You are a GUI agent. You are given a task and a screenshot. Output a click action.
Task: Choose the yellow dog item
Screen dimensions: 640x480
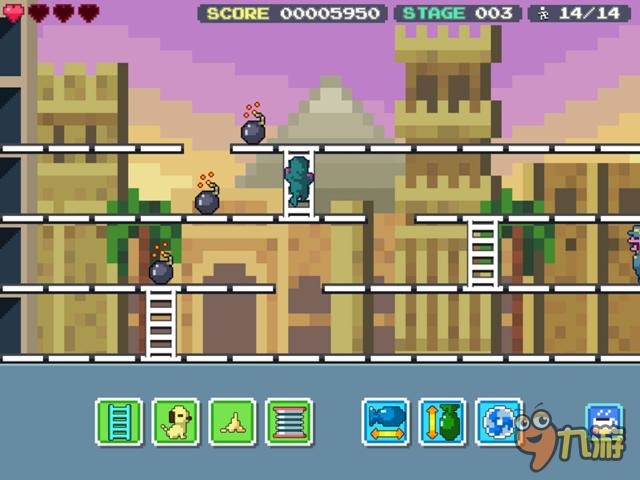pyautogui.click(x=176, y=421)
